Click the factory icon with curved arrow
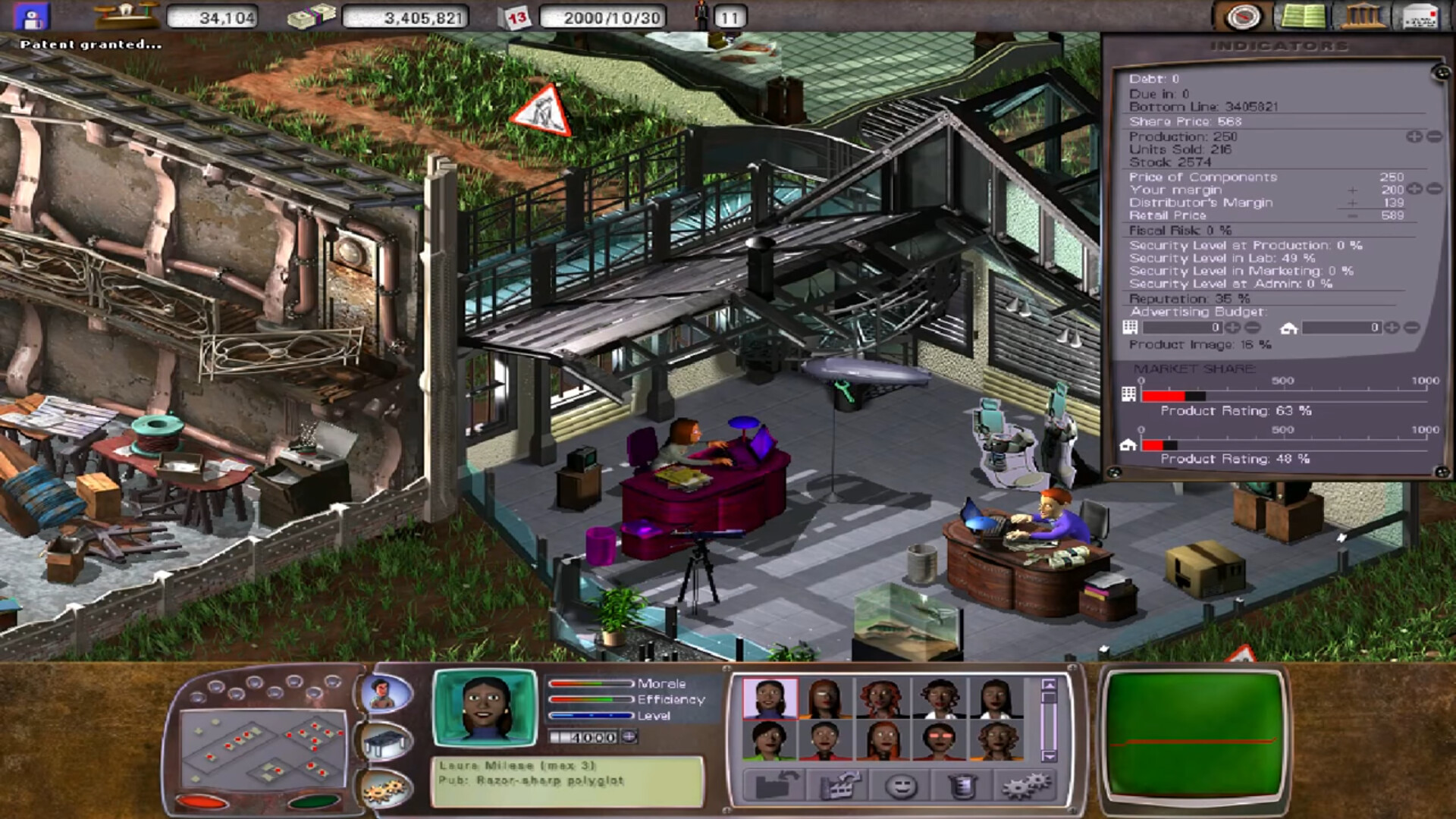This screenshot has height=819, width=1456. [840, 786]
